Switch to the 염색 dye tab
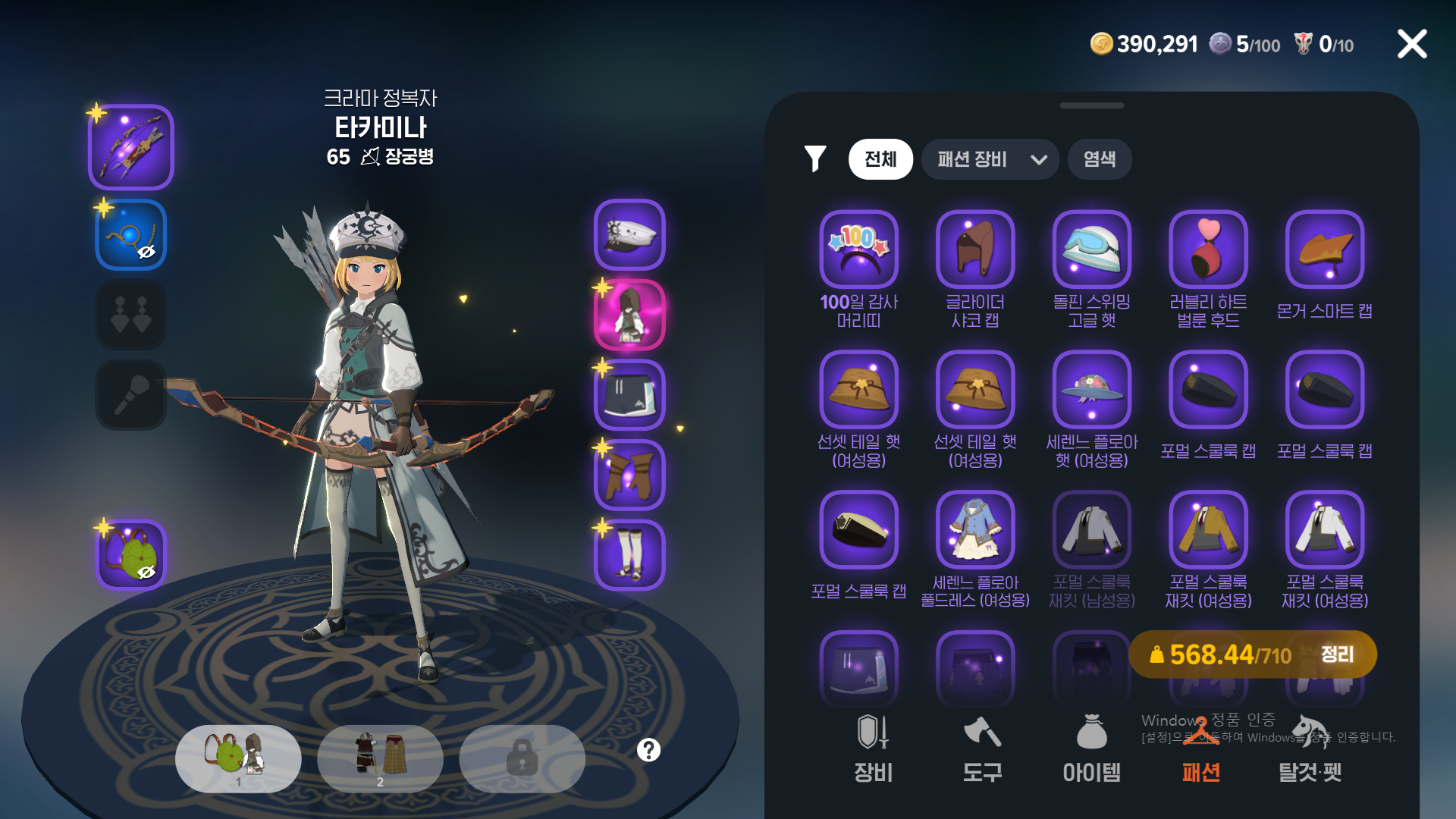Screen dimensions: 1456x819 [x=1099, y=159]
